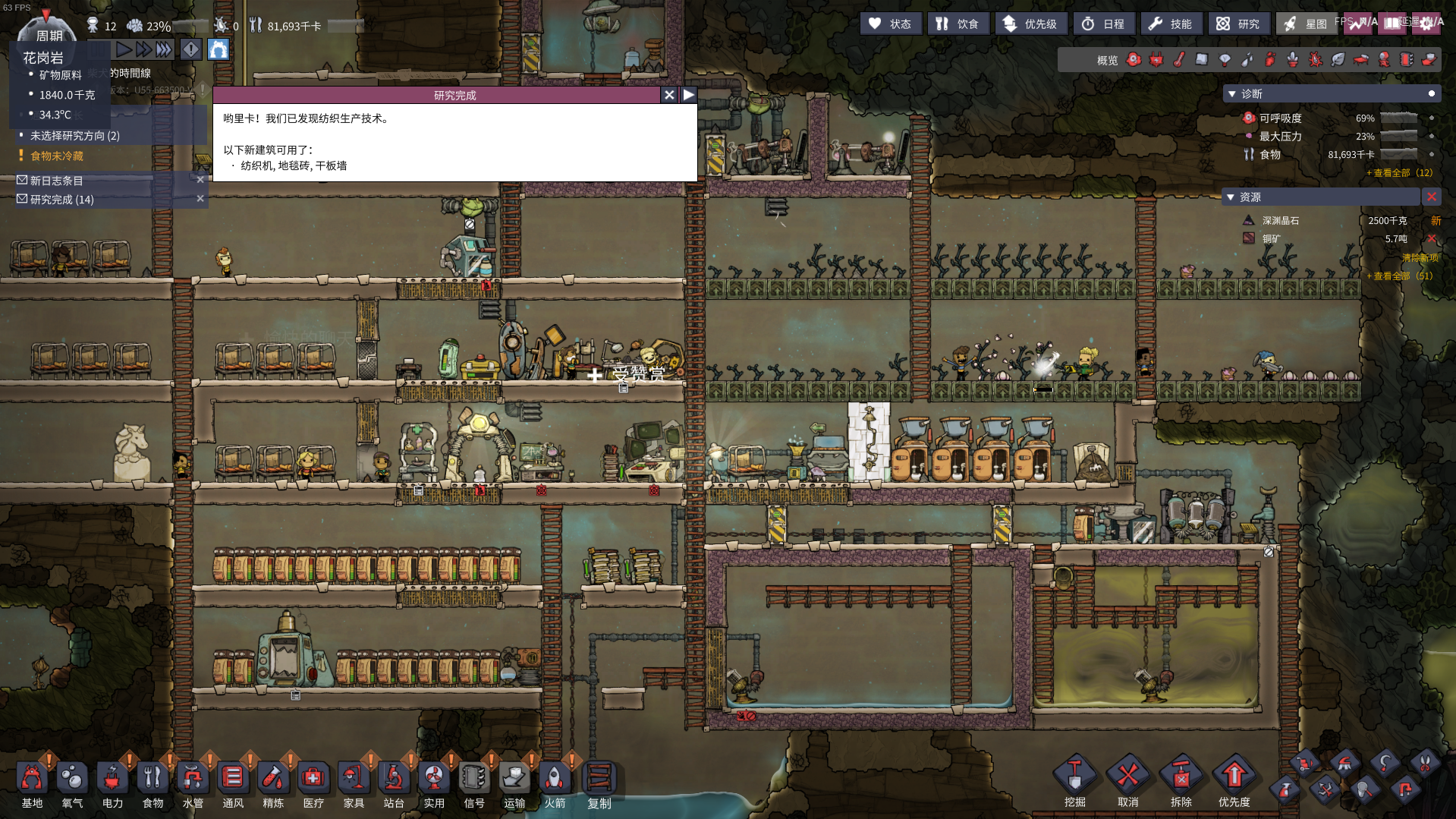Collapse the 诊断 diagnostics panel
This screenshot has width=1456, height=819.
point(1231,94)
